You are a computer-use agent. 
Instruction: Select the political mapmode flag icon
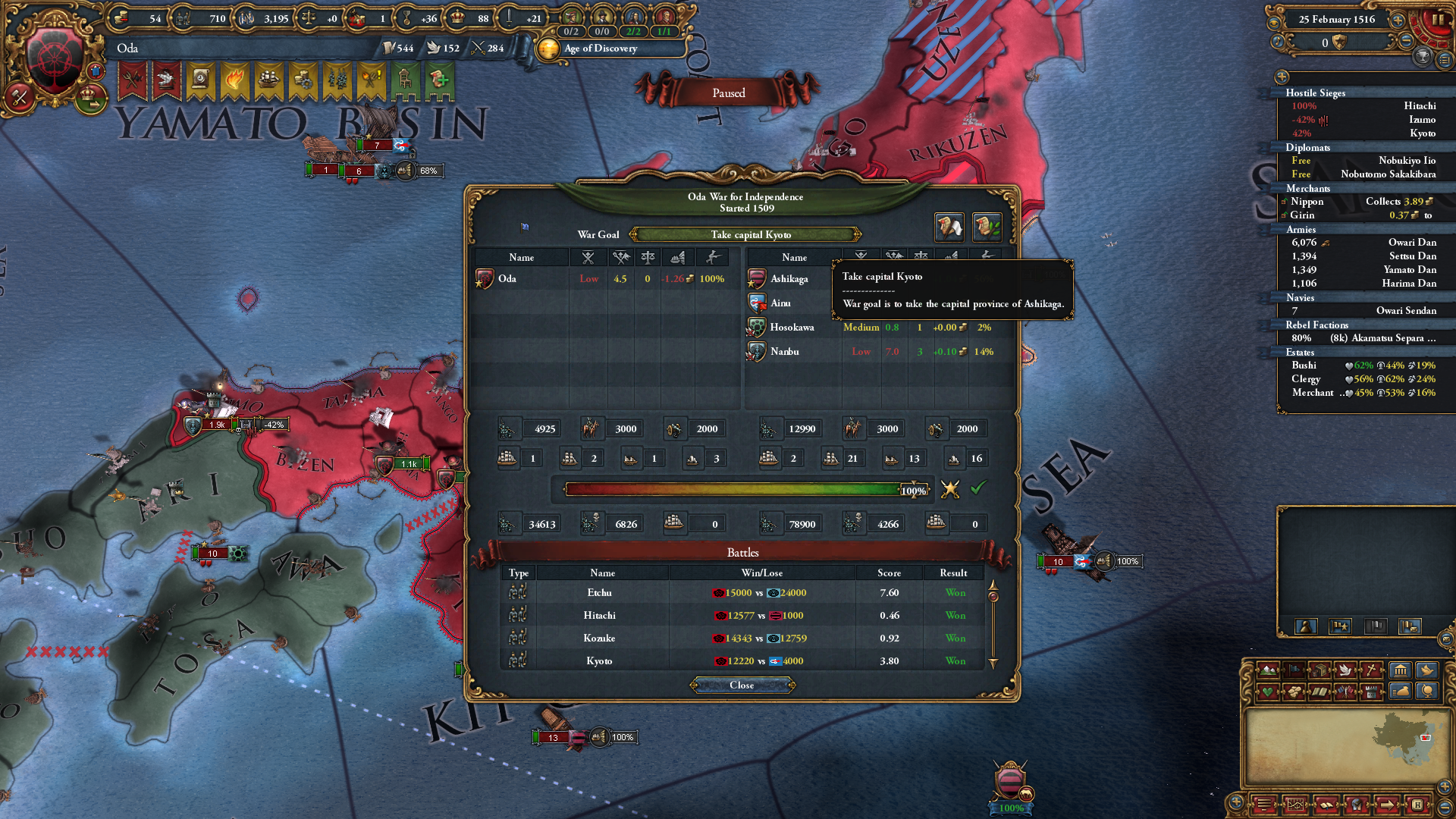pos(1294,672)
